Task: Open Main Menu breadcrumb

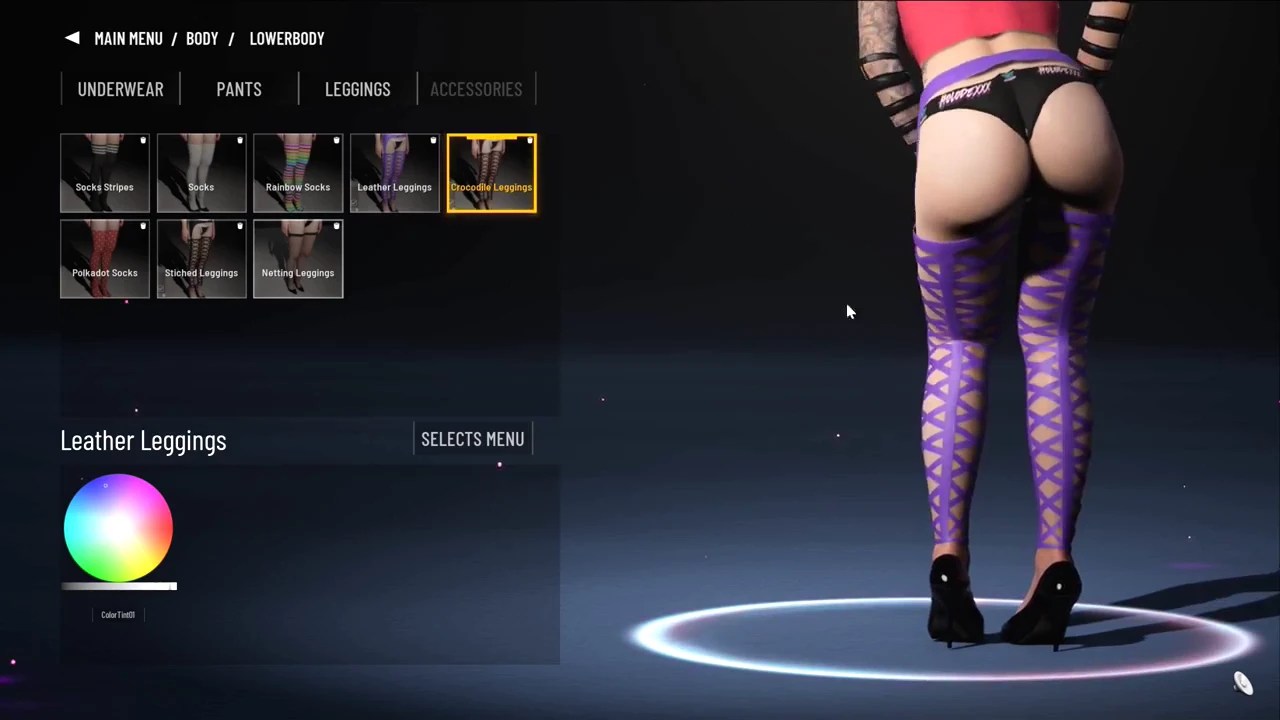Action: pos(128,38)
